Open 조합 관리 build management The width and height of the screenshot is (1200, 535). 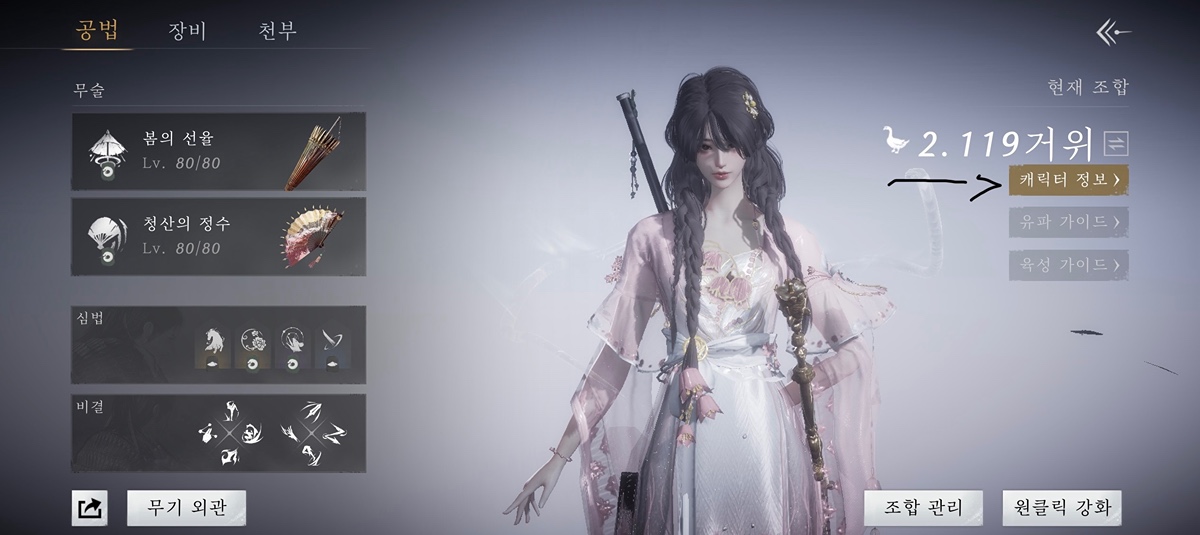923,508
